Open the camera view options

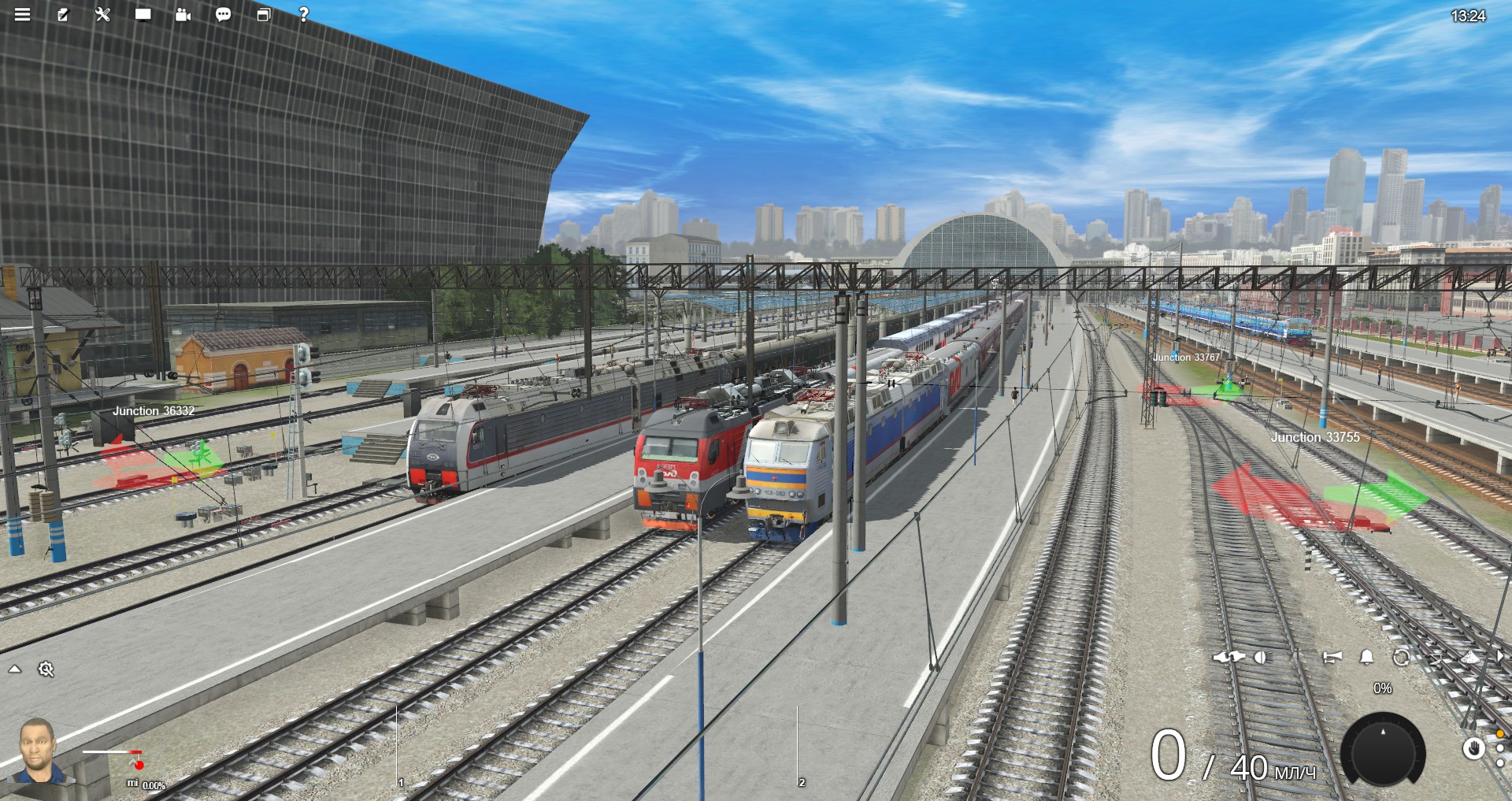click(183, 14)
